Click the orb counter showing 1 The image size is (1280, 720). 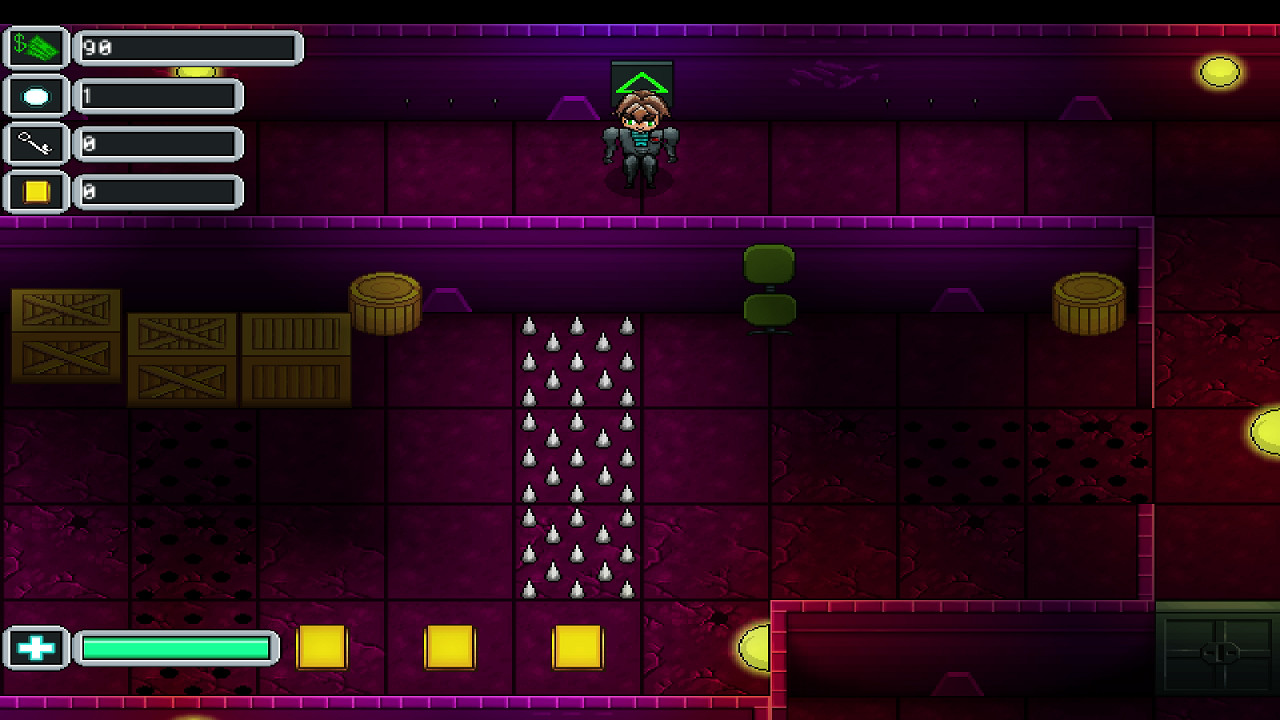[x=155, y=95]
